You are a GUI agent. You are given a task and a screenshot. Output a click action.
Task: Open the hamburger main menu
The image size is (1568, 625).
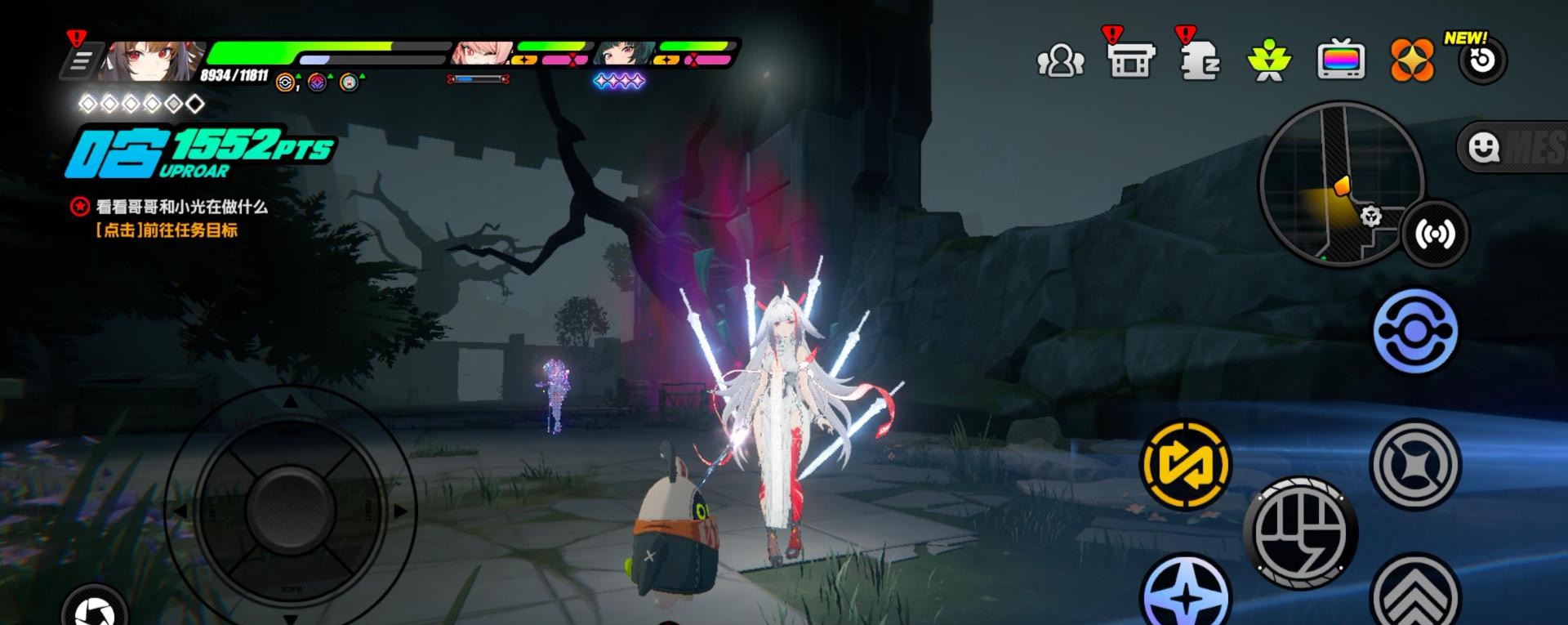81,61
